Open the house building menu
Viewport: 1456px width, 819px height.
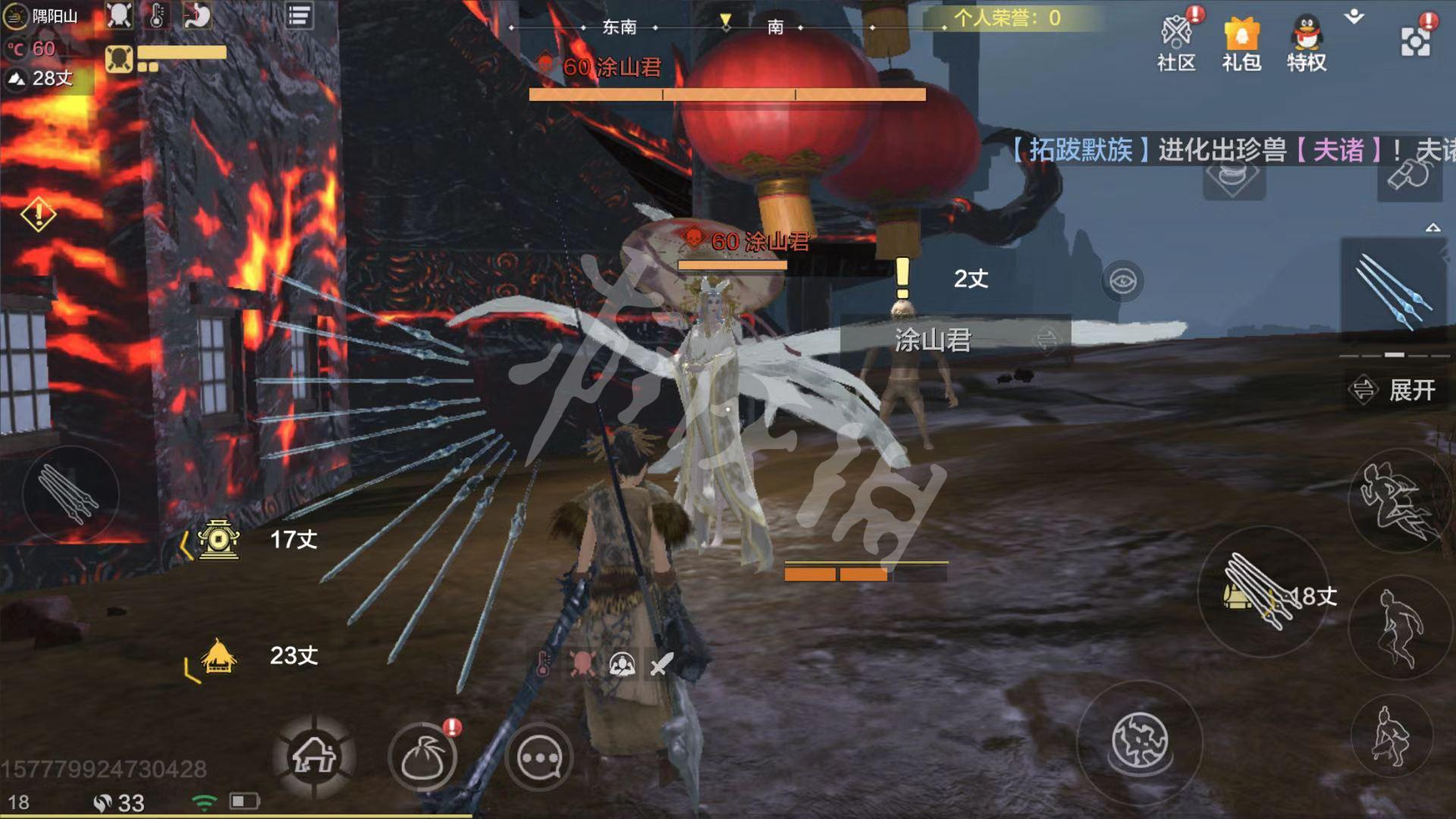tap(314, 756)
